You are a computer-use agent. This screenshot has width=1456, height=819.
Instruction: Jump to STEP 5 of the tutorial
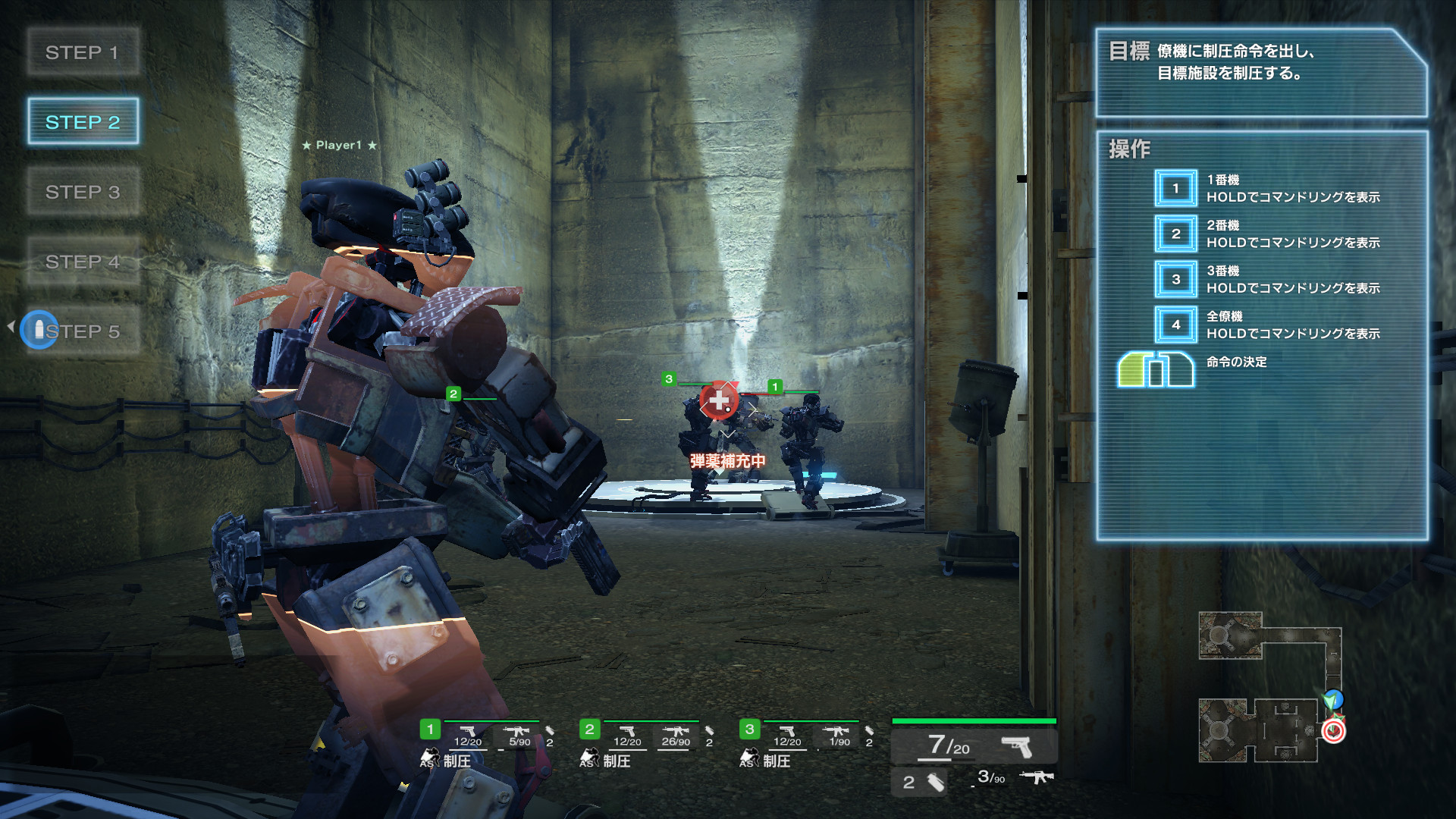coord(83,331)
